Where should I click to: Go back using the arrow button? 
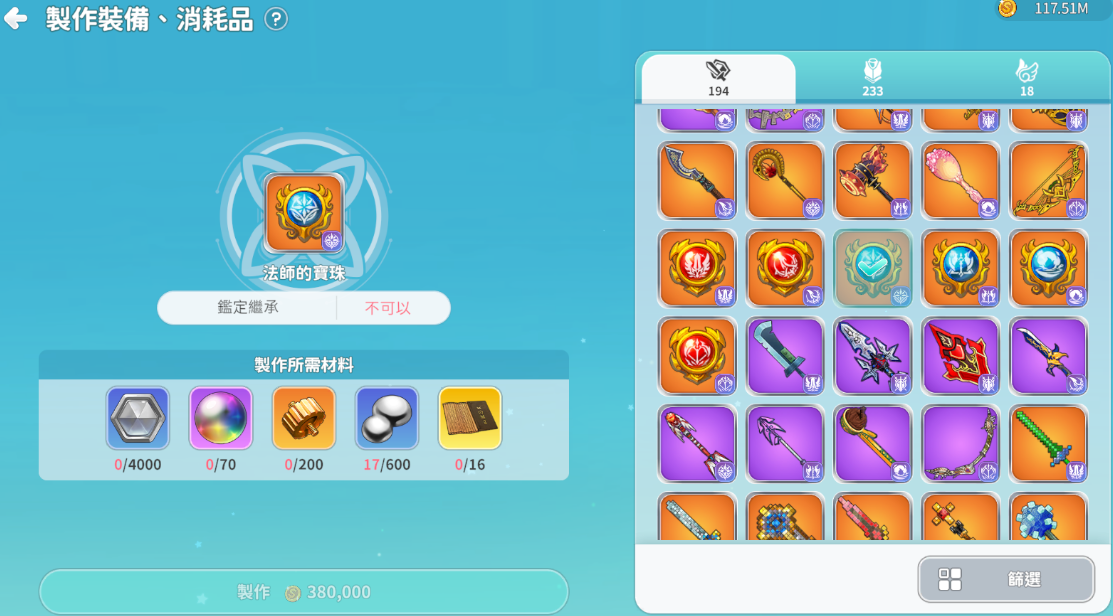pos(16,18)
